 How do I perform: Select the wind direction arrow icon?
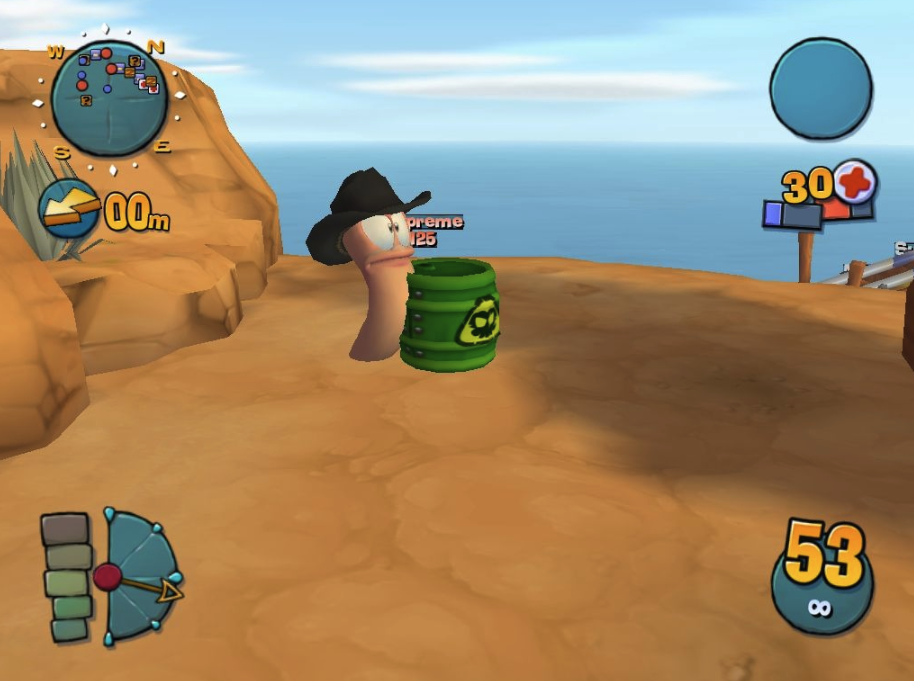pyautogui.click(x=68, y=209)
